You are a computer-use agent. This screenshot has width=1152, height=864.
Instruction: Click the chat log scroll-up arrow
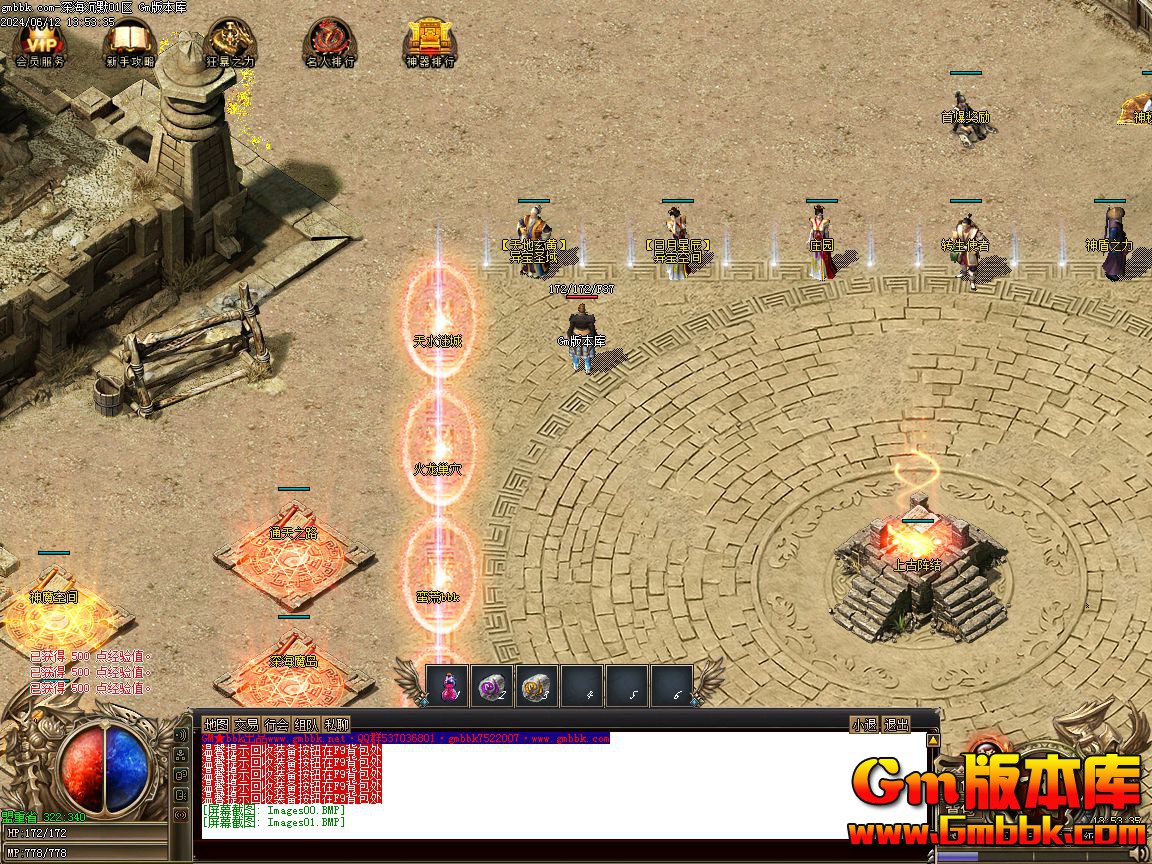coord(933,741)
